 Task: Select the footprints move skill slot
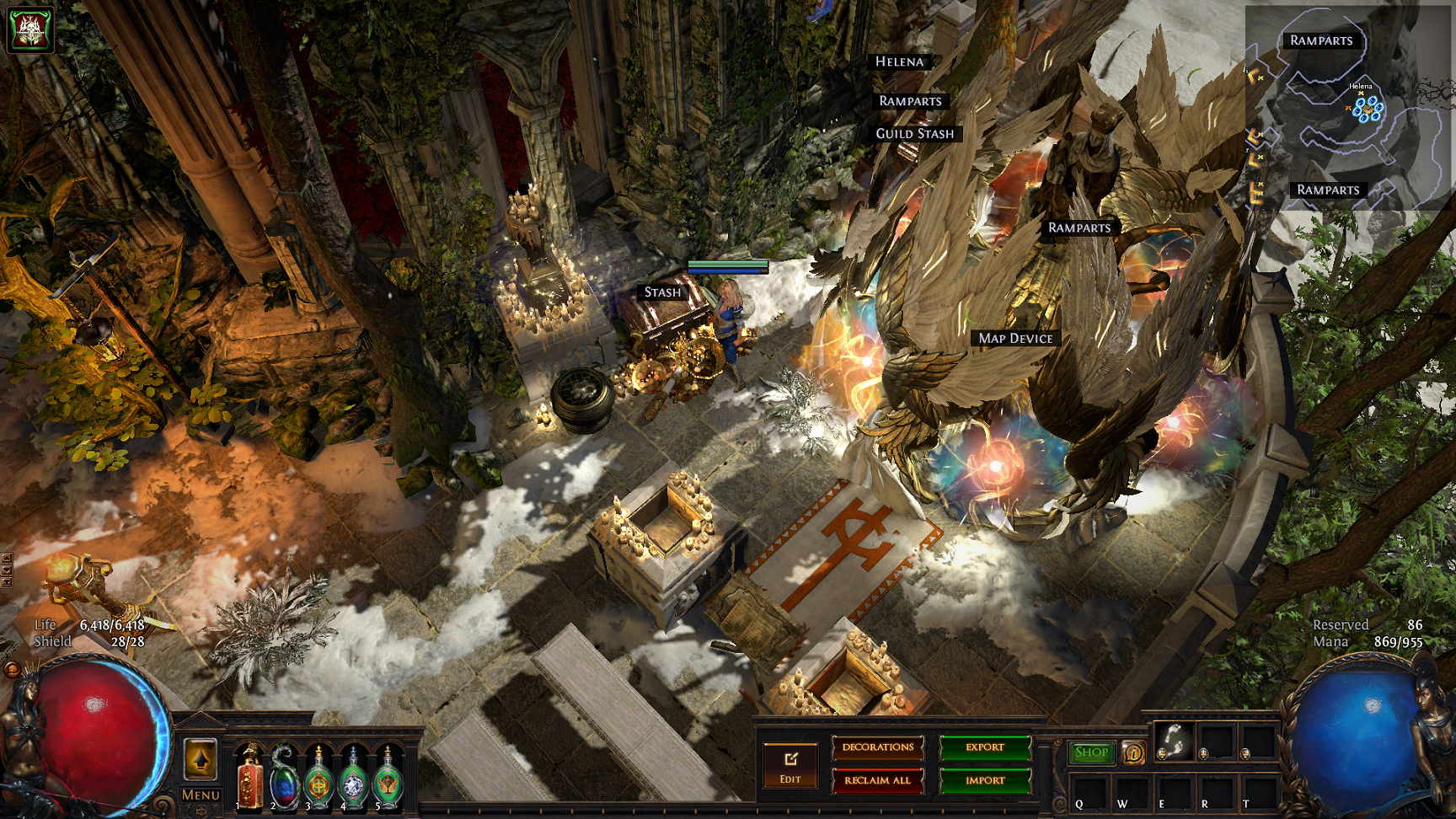tap(1172, 741)
